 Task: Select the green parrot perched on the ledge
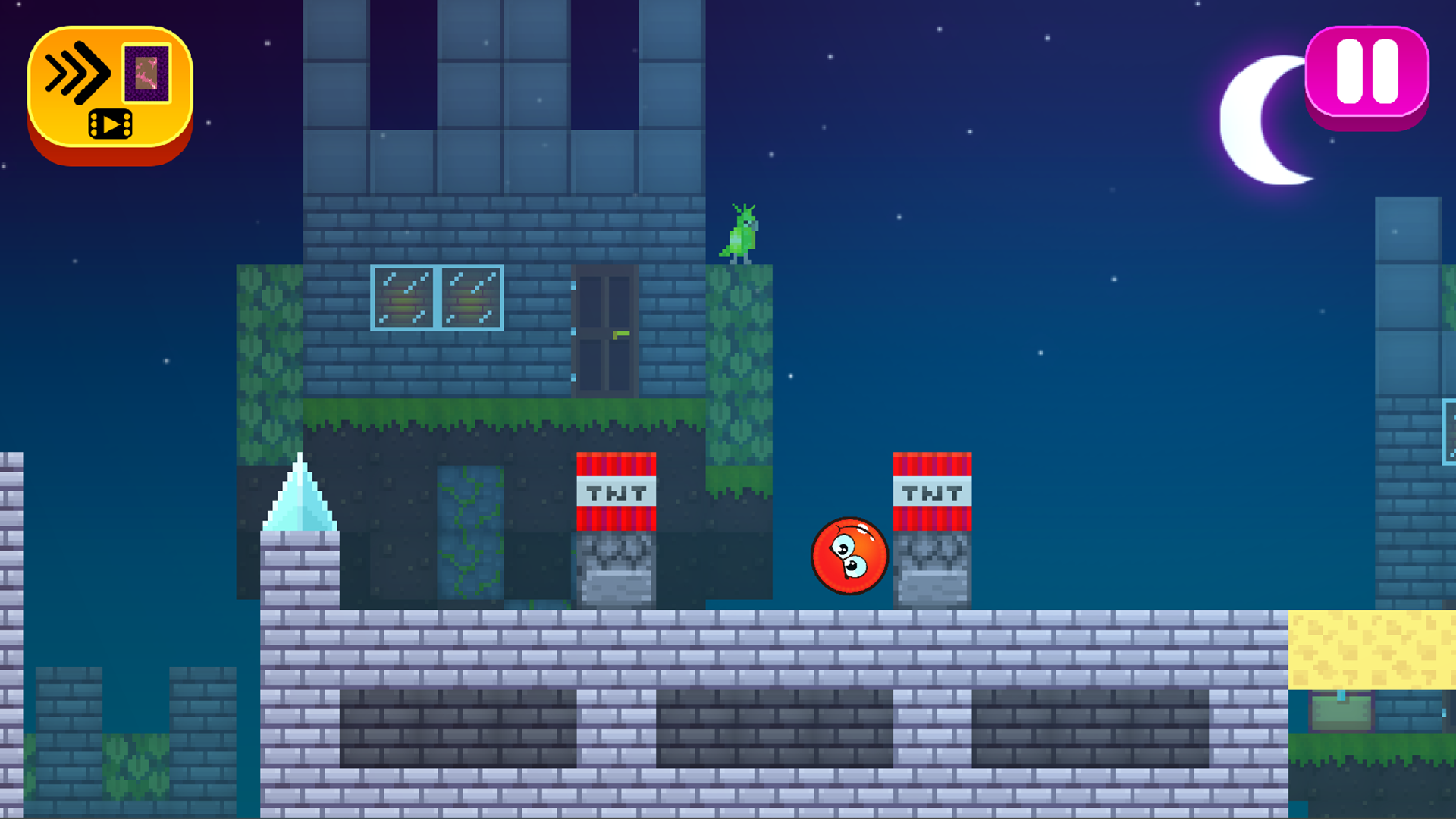click(742, 235)
